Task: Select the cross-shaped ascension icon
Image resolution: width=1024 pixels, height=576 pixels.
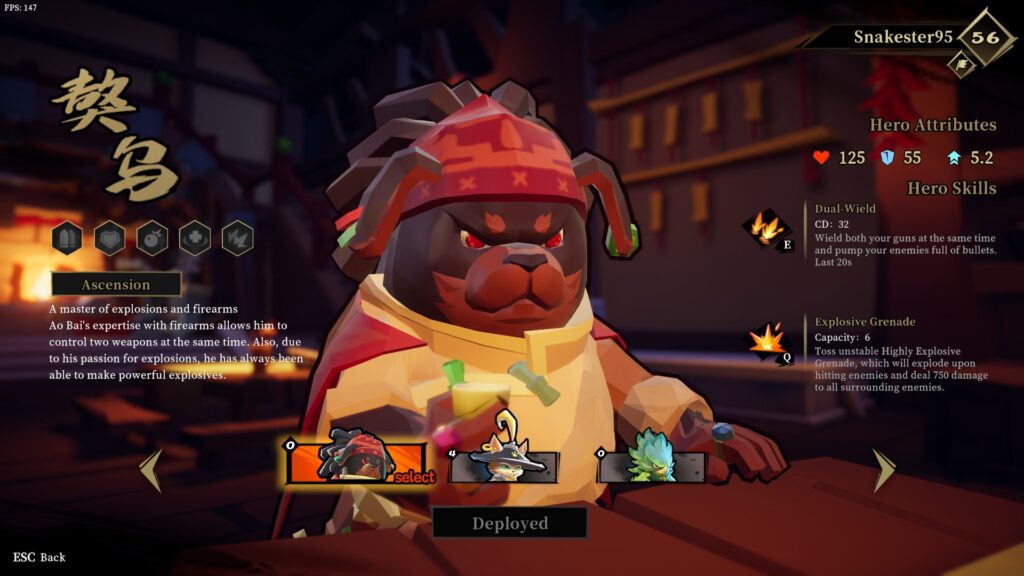Action: pos(194,238)
